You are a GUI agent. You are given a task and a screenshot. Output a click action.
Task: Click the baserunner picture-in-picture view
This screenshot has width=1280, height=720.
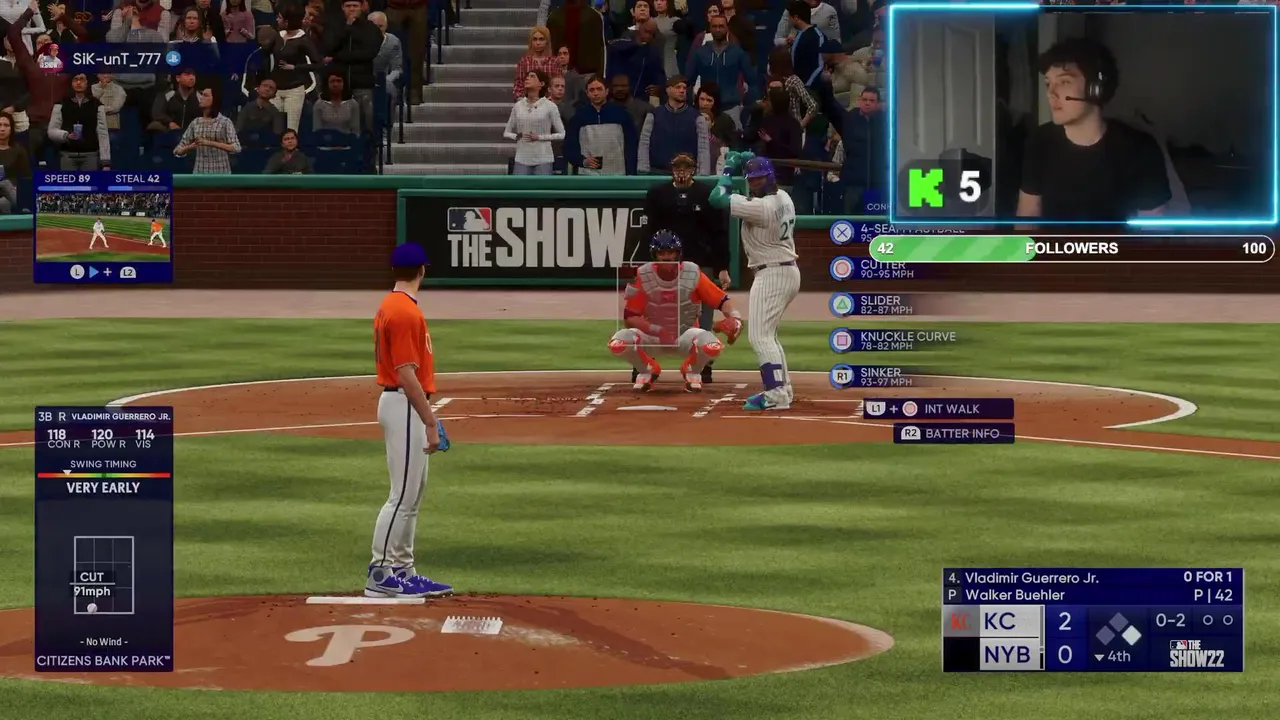[x=103, y=227]
